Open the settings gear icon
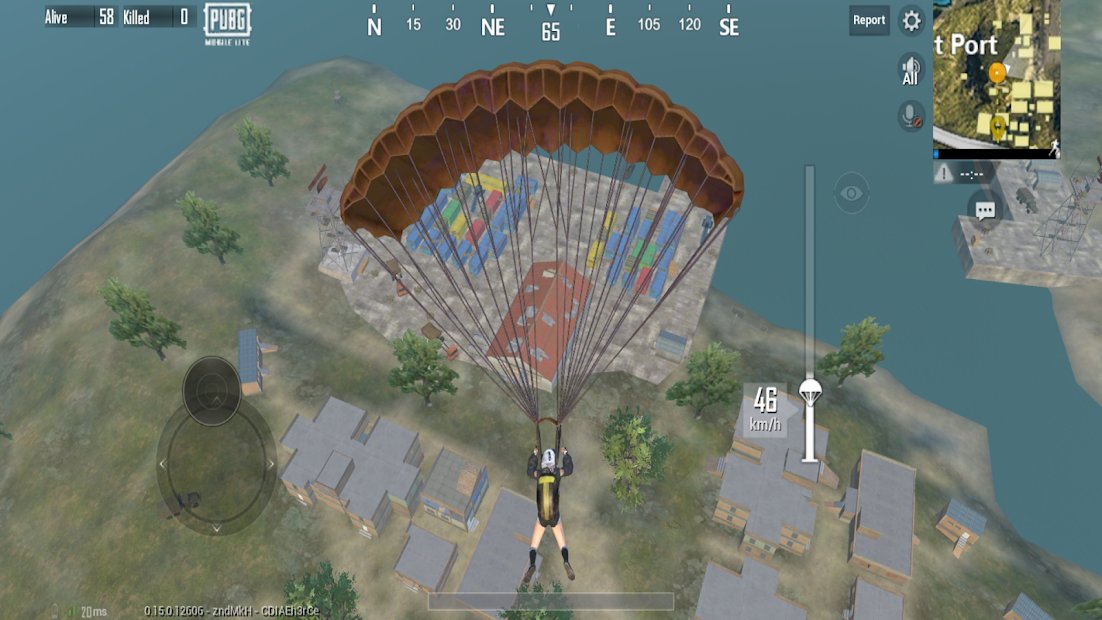 911,20
